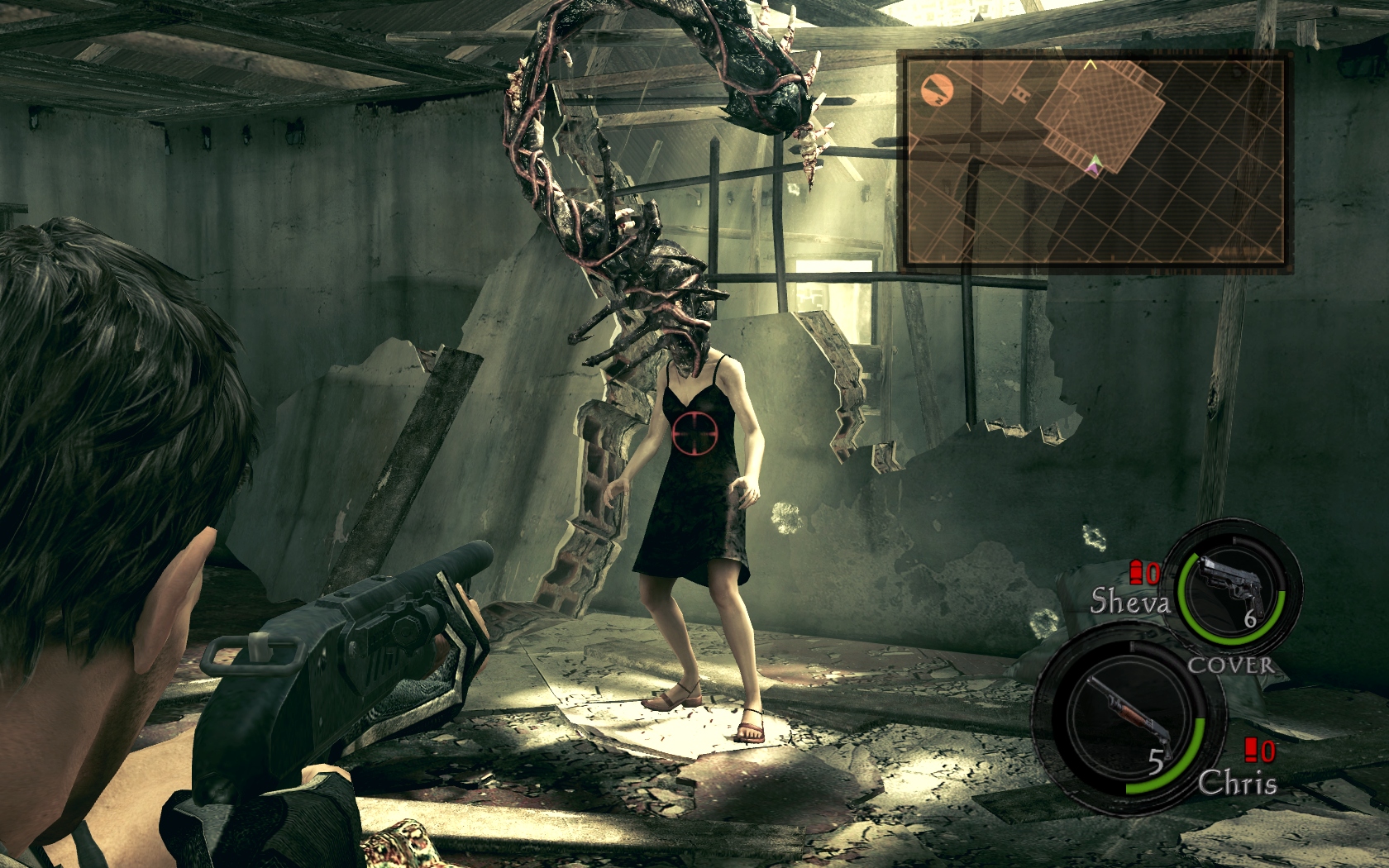Viewport: 1389px width, 868px height.
Task: Click the player arrow marker on minimap
Action: 1095,165
